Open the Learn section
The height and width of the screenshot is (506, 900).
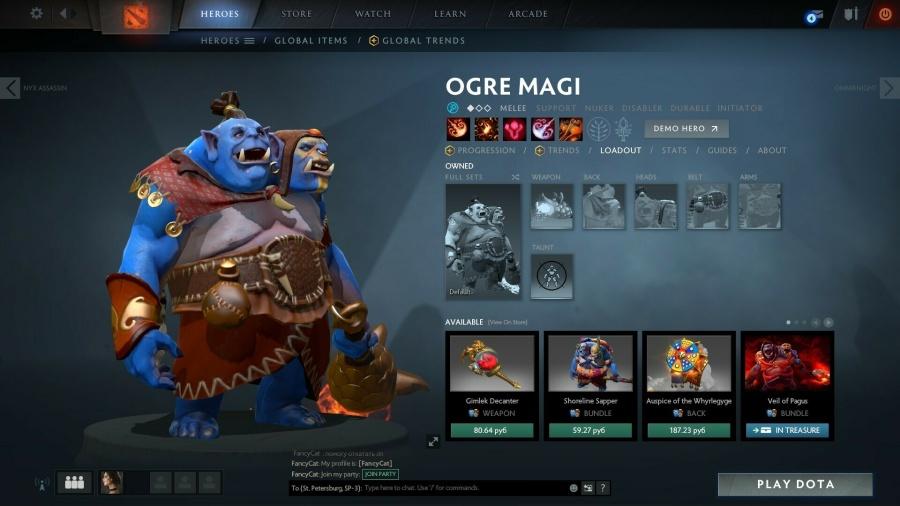tap(449, 14)
